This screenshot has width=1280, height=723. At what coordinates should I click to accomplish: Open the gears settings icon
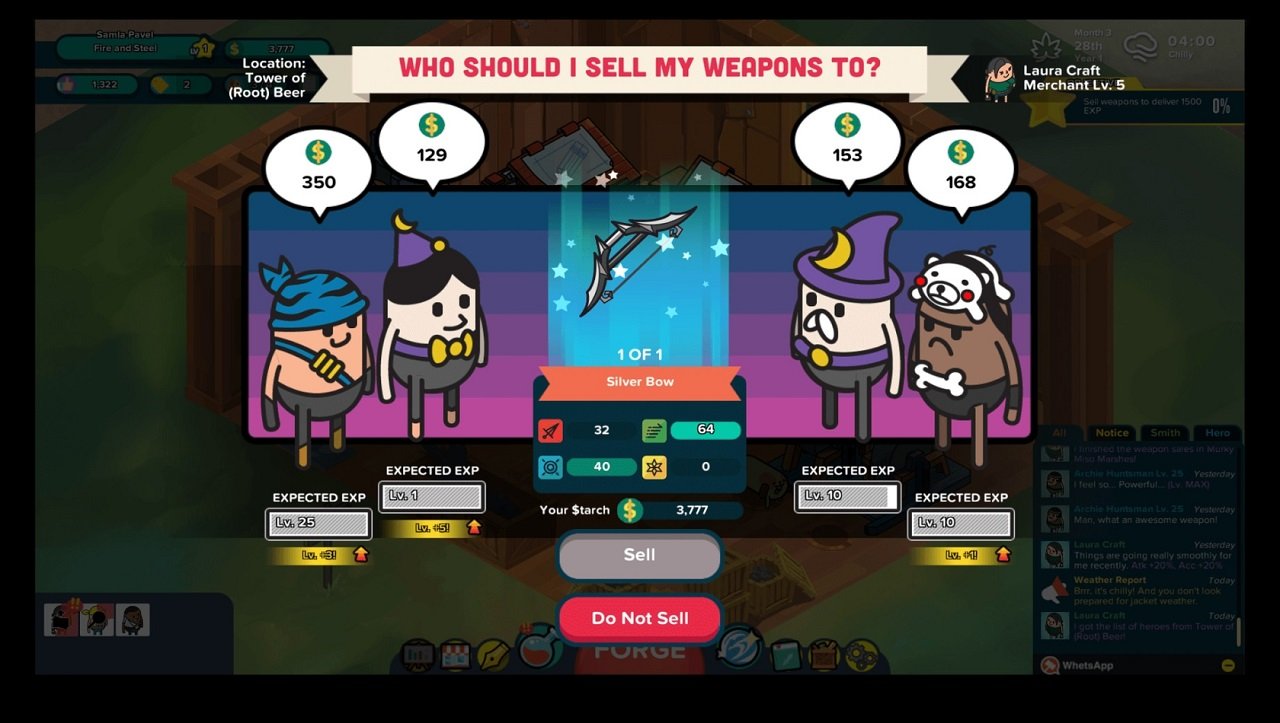863,655
